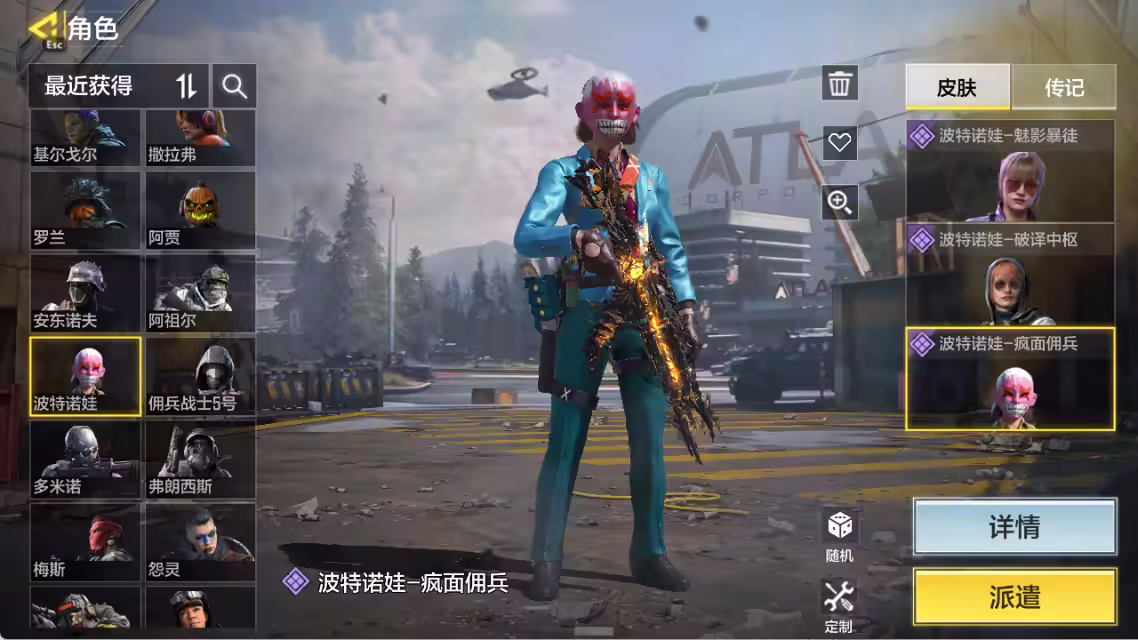This screenshot has height=640, width=1138.
Task: Select the 波特诺娃 character tile
Action: point(85,376)
